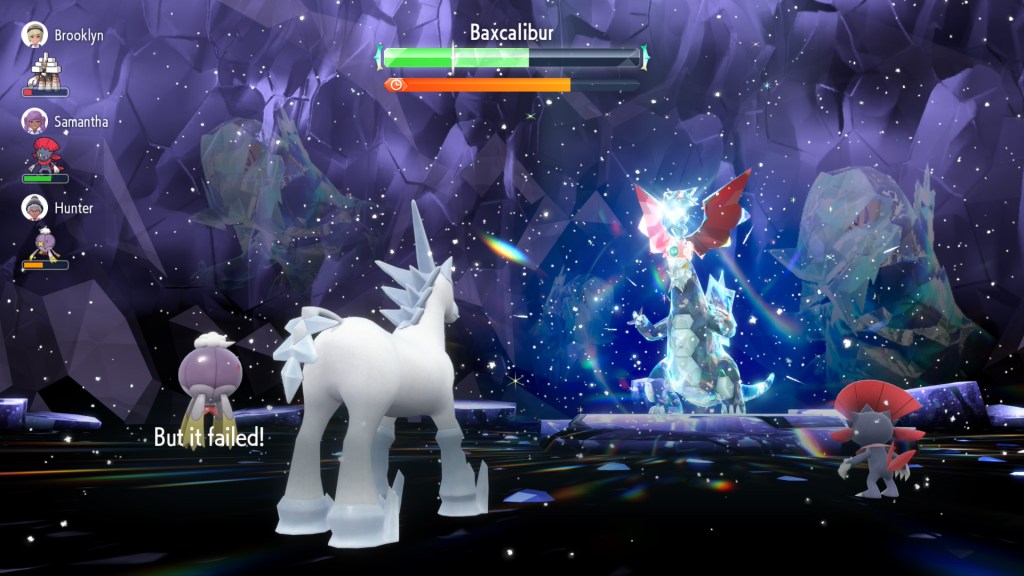
Task: Click Samantha's Weavile party icon
Action: (45, 155)
